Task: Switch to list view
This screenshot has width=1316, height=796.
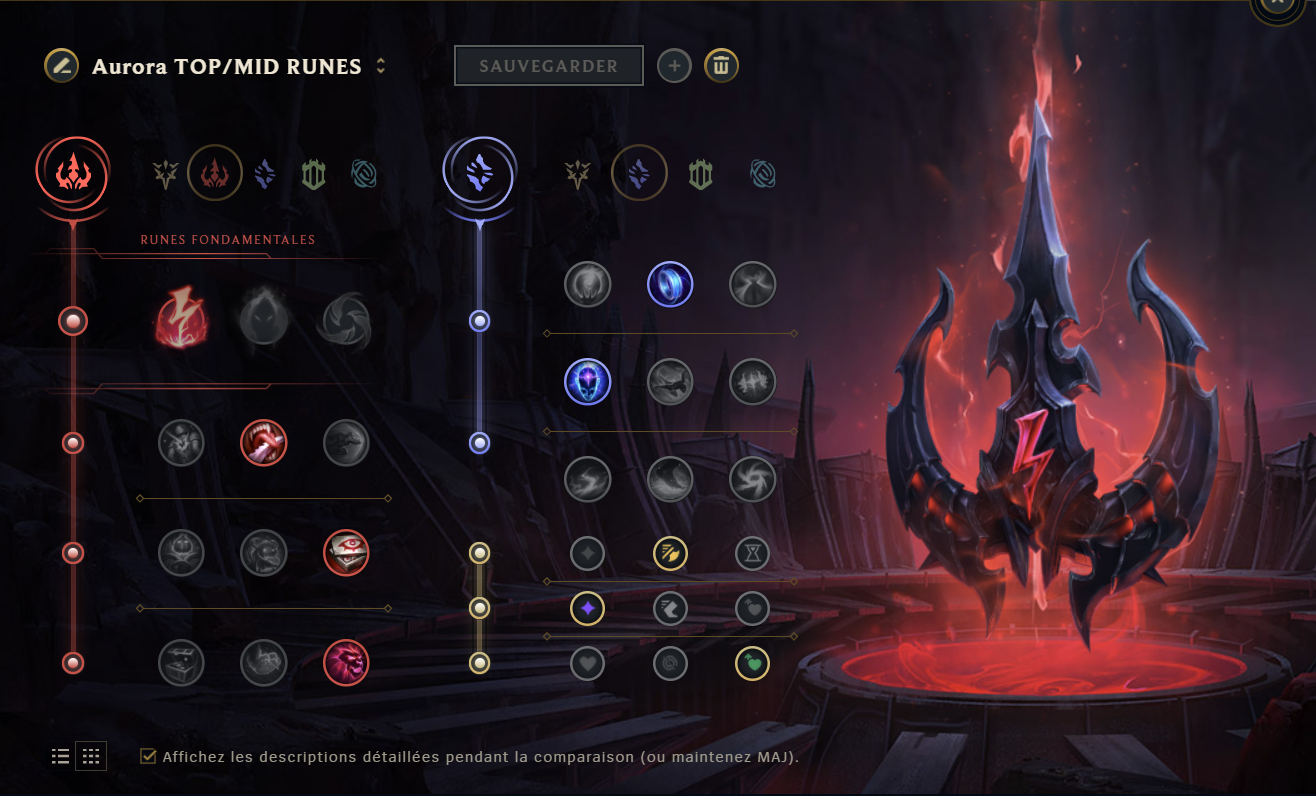Action: [x=60, y=756]
